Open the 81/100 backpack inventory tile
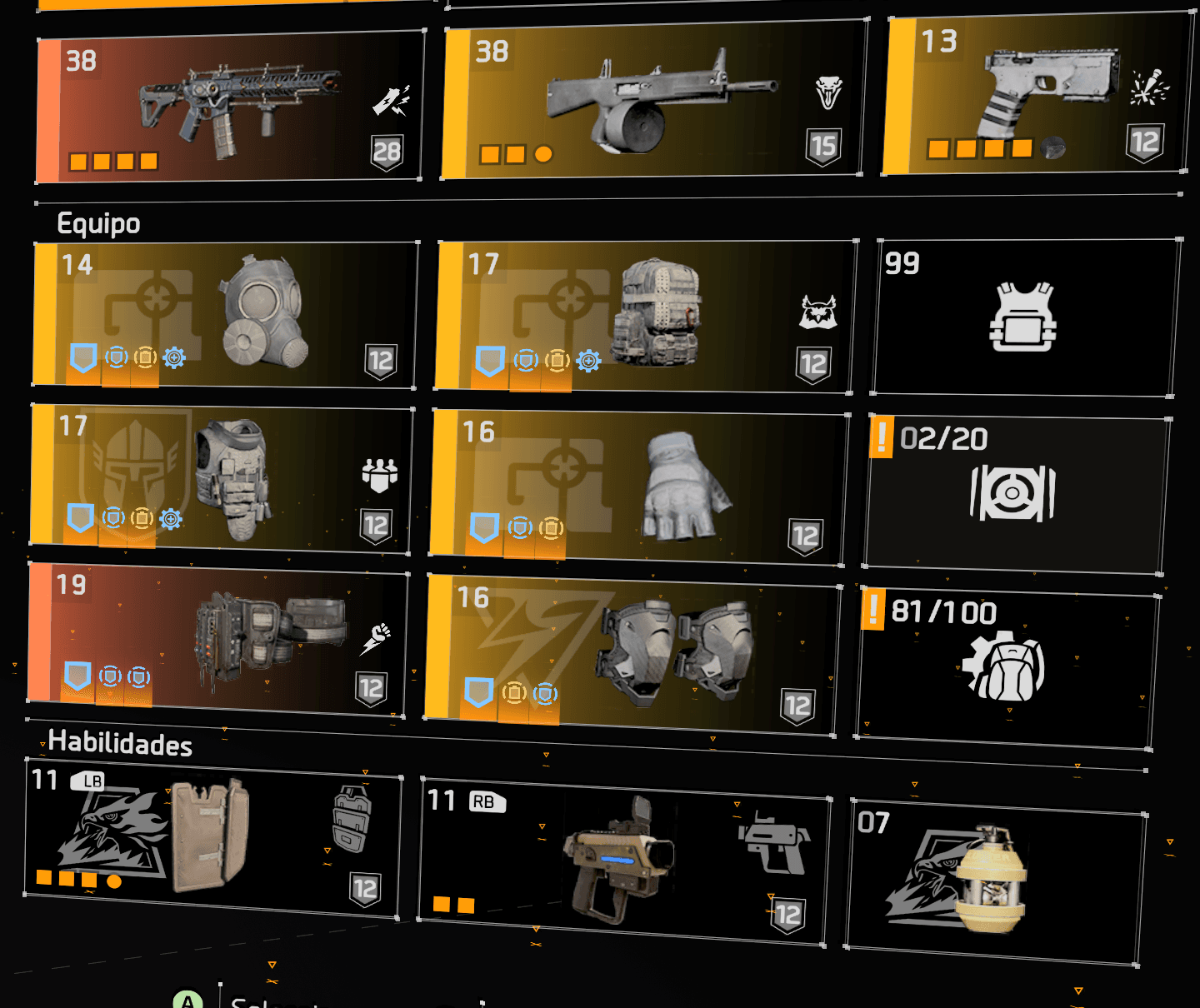1200x1008 pixels. tap(1007, 666)
